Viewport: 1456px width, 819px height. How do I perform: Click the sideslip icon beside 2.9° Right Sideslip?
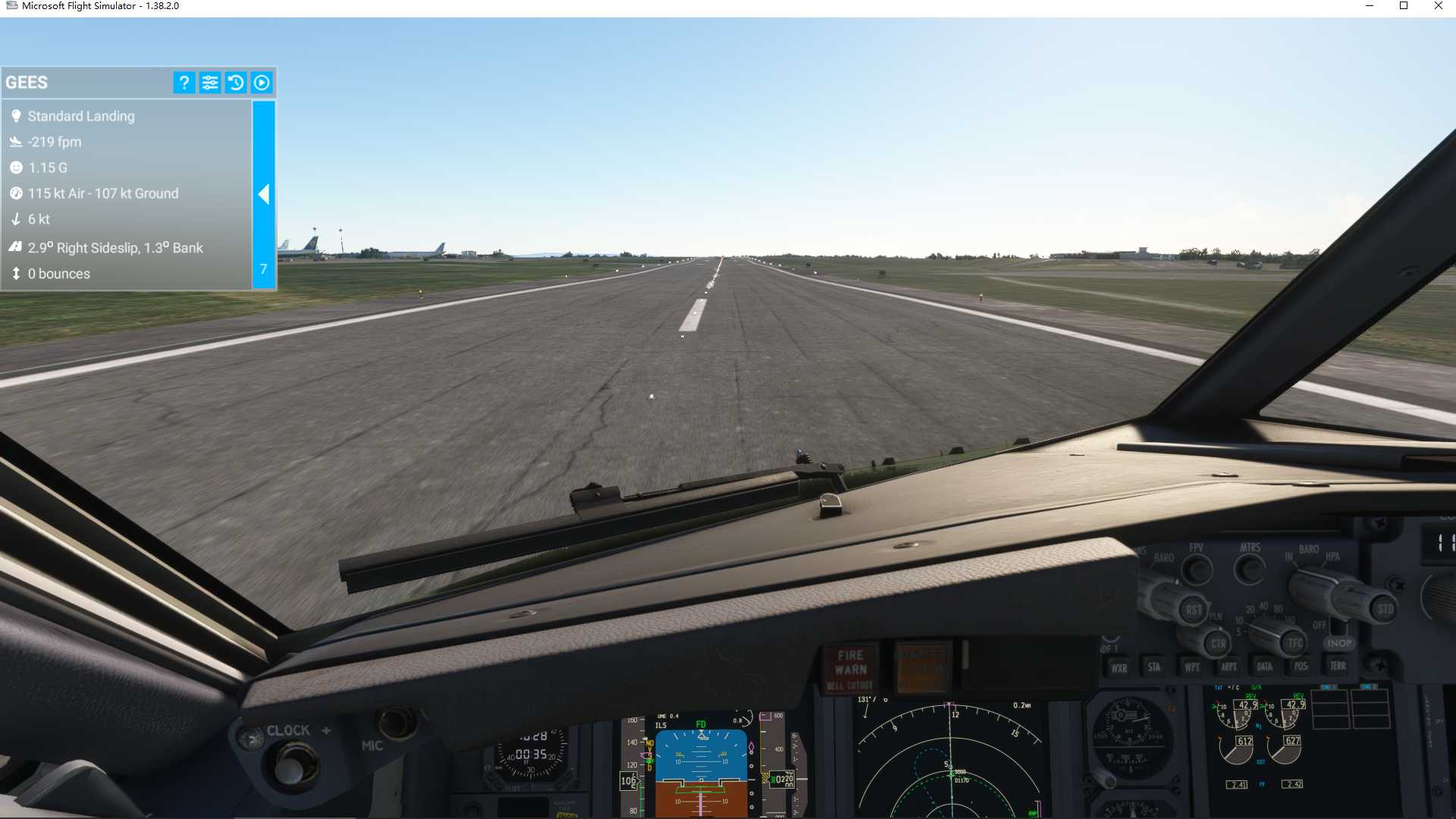point(17,247)
